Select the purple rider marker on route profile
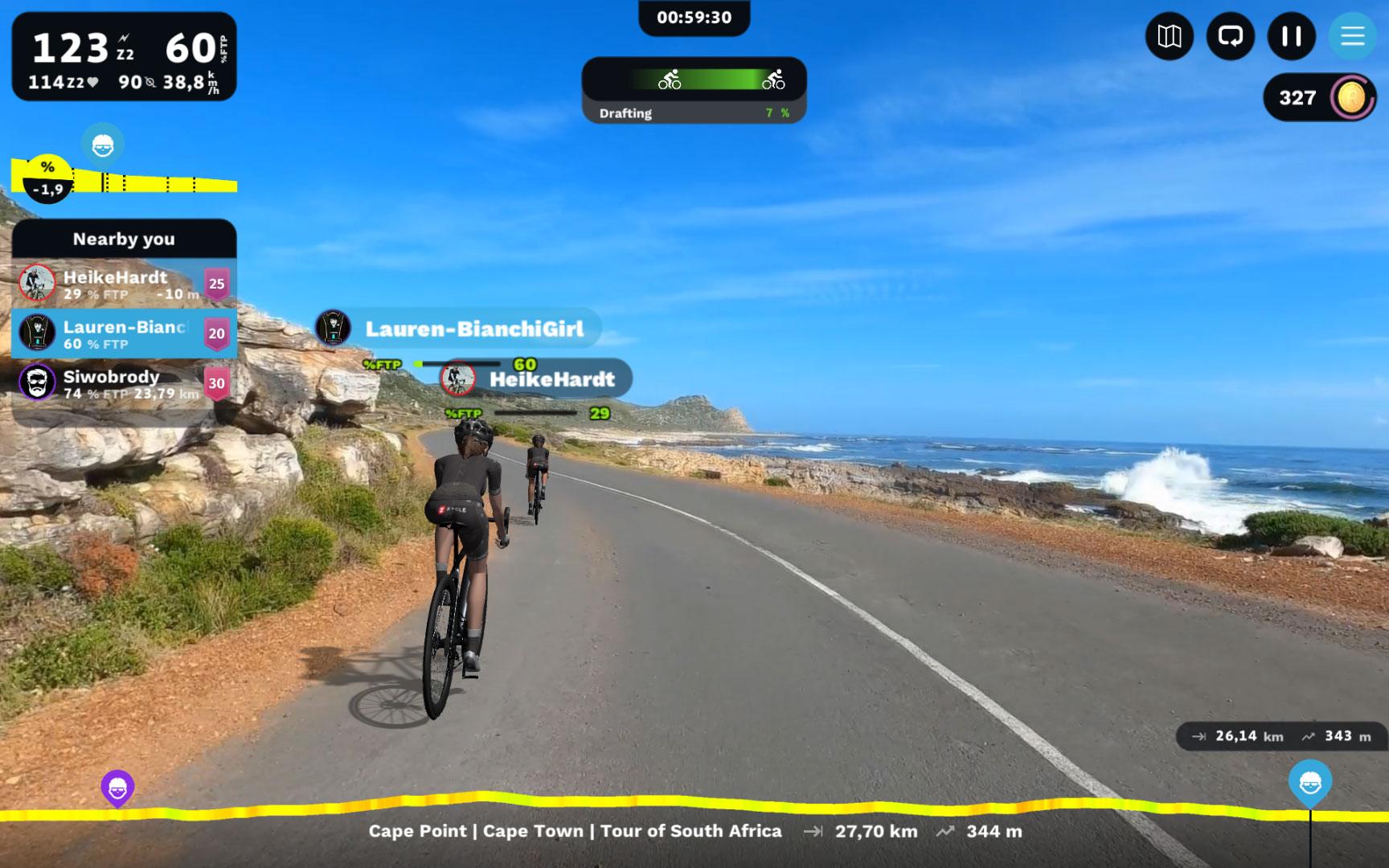This screenshot has width=1389, height=868. tap(117, 788)
